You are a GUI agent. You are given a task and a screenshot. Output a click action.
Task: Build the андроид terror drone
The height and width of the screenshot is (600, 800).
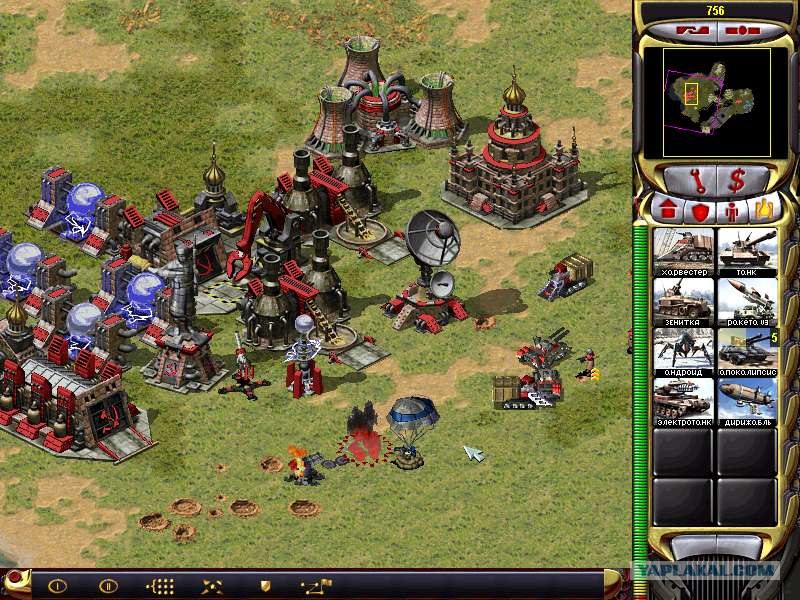click(683, 350)
